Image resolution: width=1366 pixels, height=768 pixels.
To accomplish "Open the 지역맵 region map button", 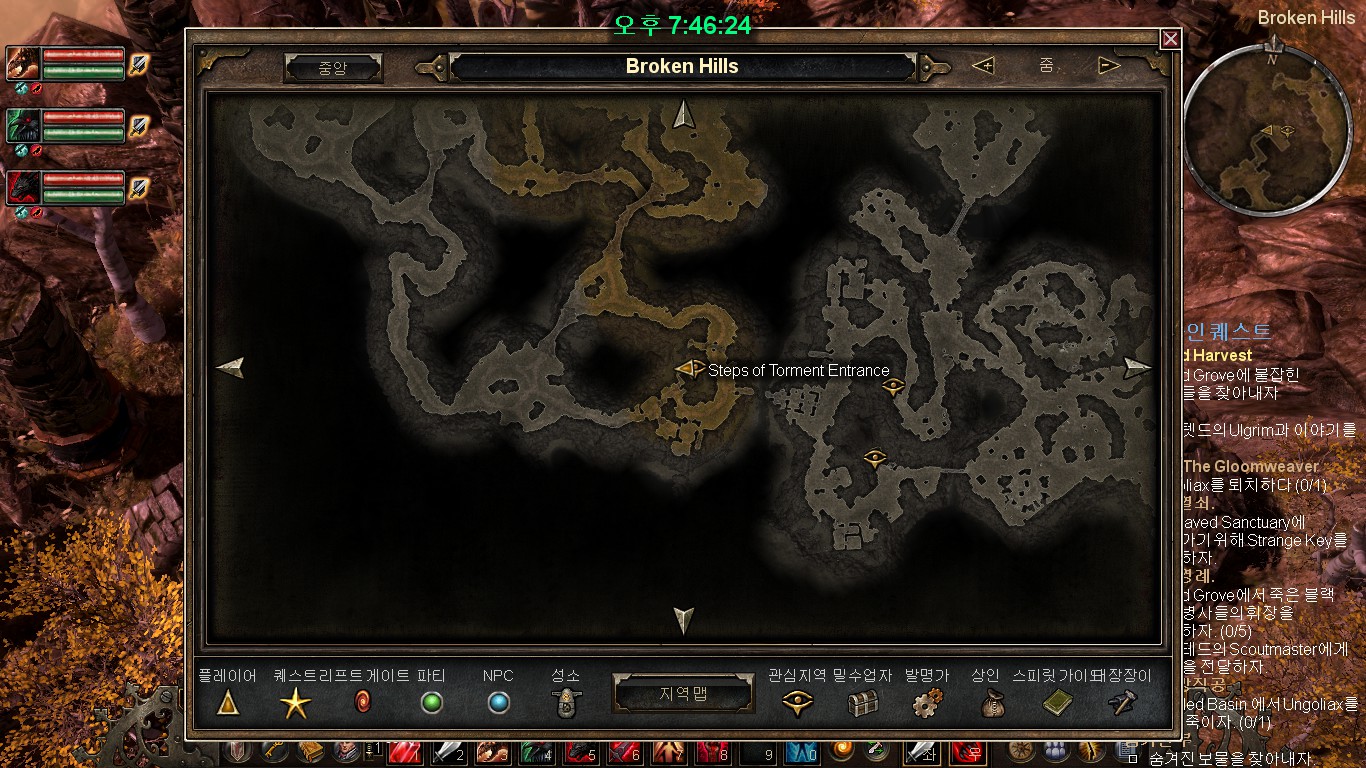I will point(683,694).
